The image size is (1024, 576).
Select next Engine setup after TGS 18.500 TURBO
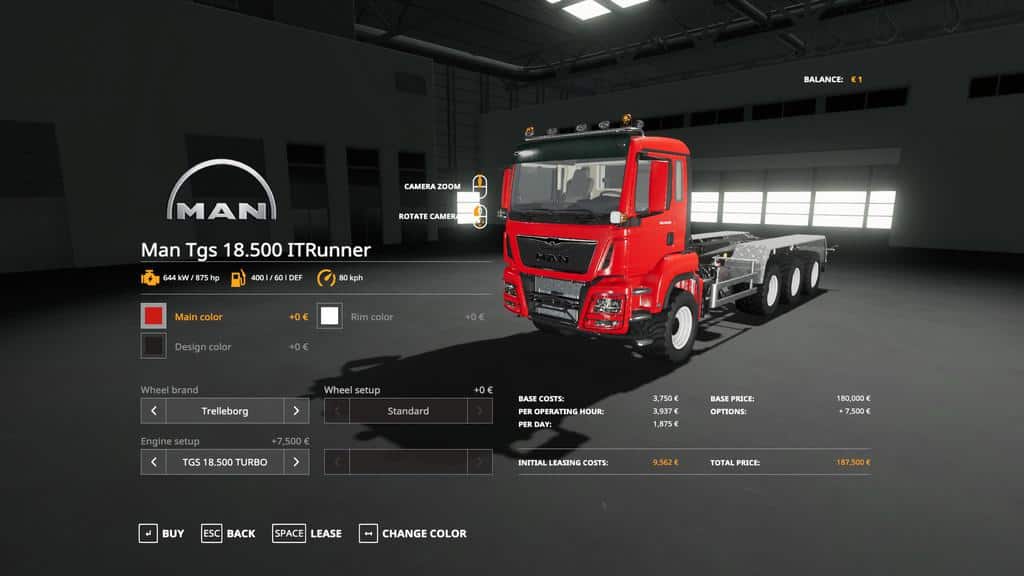point(296,462)
